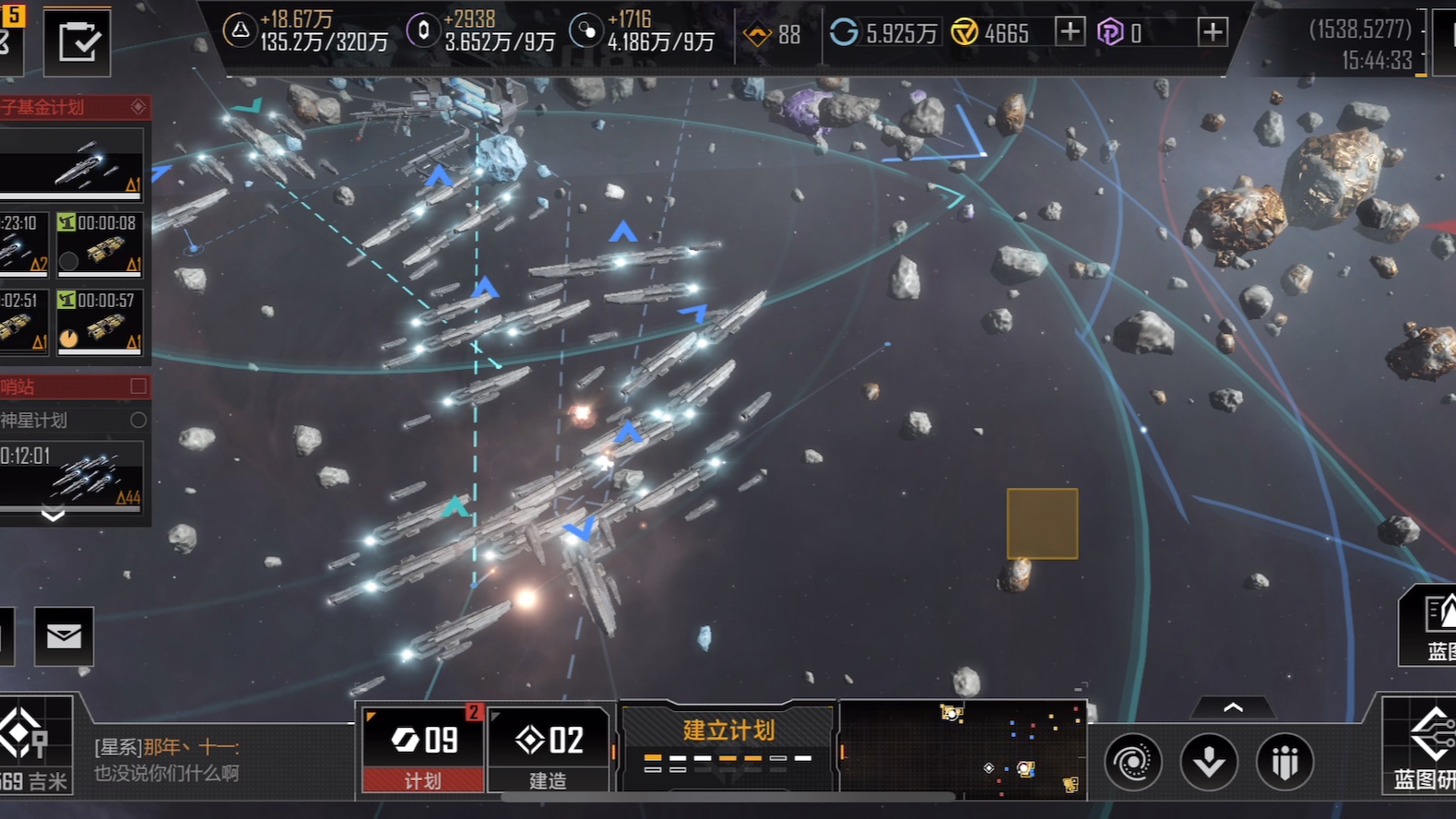Click the plus button next to 4665 currency
The height and width of the screenshot is (819, 1456).
pos(1070,30)
